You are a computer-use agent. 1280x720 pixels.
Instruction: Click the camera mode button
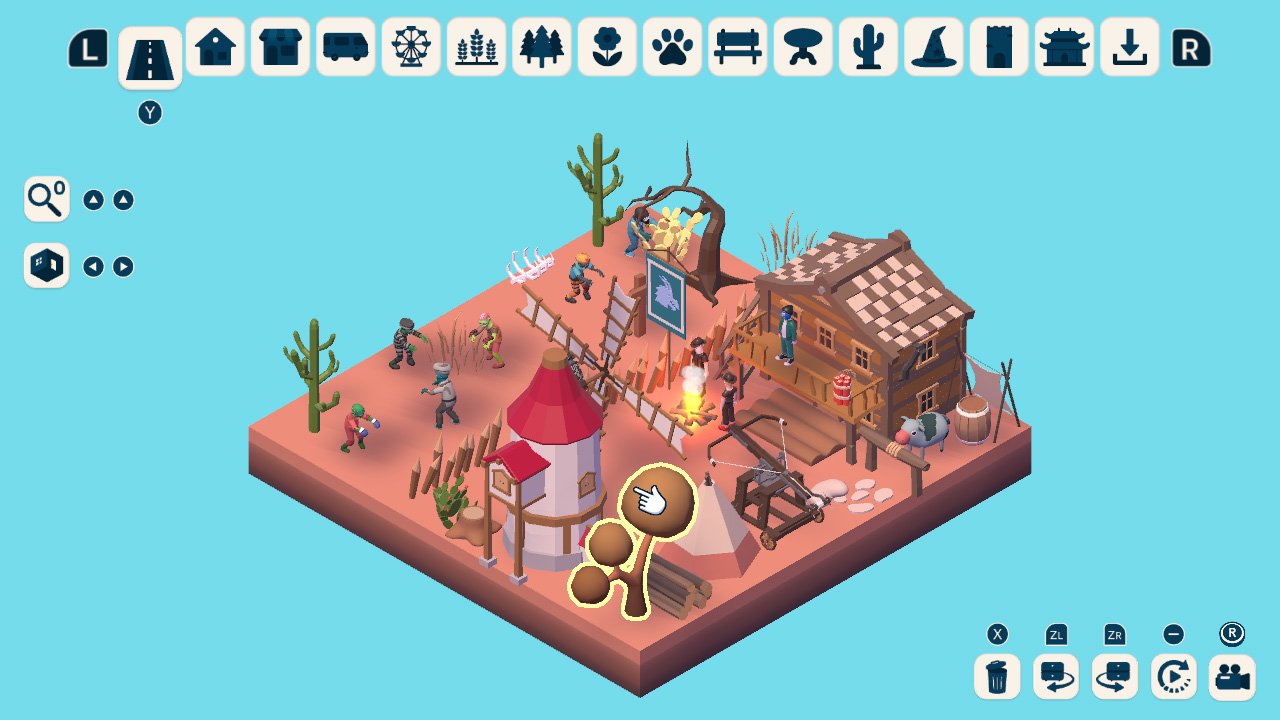click(1232, 676)
